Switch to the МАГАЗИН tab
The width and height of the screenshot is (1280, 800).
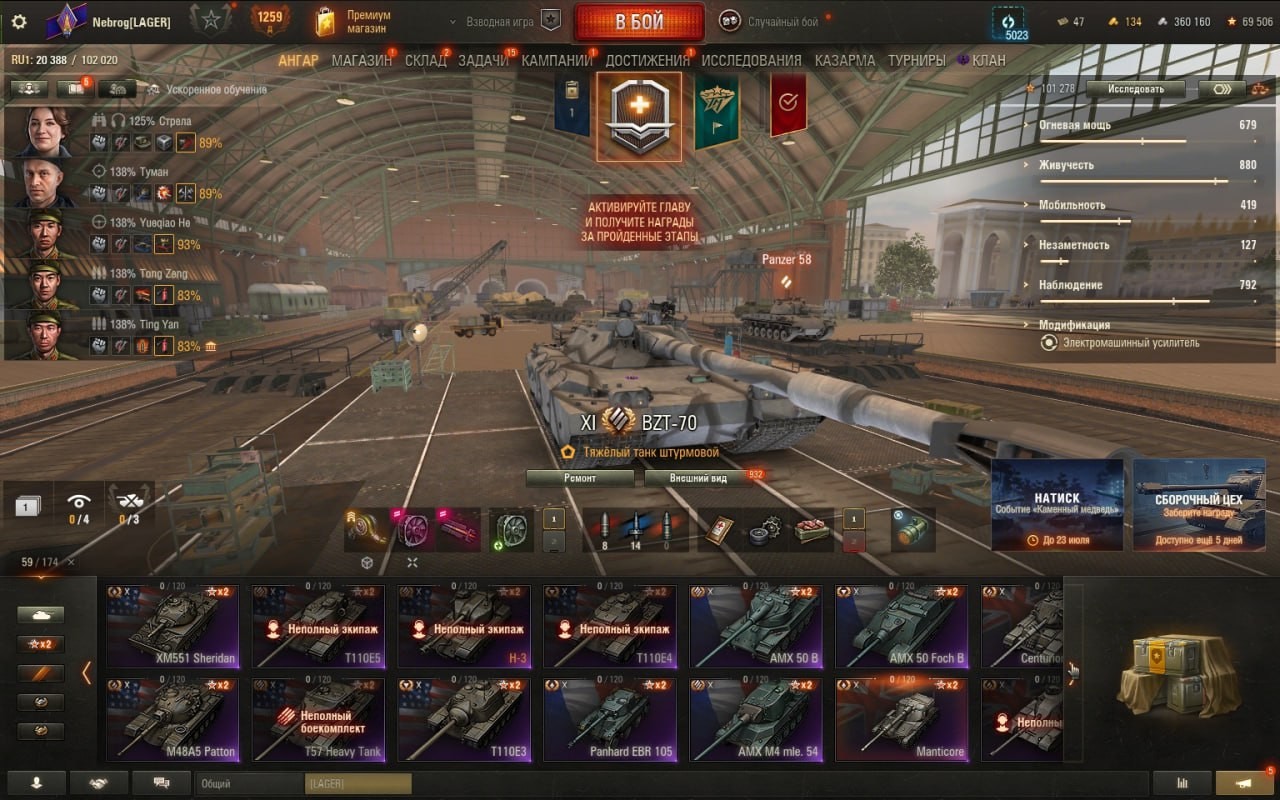[361, 60]
